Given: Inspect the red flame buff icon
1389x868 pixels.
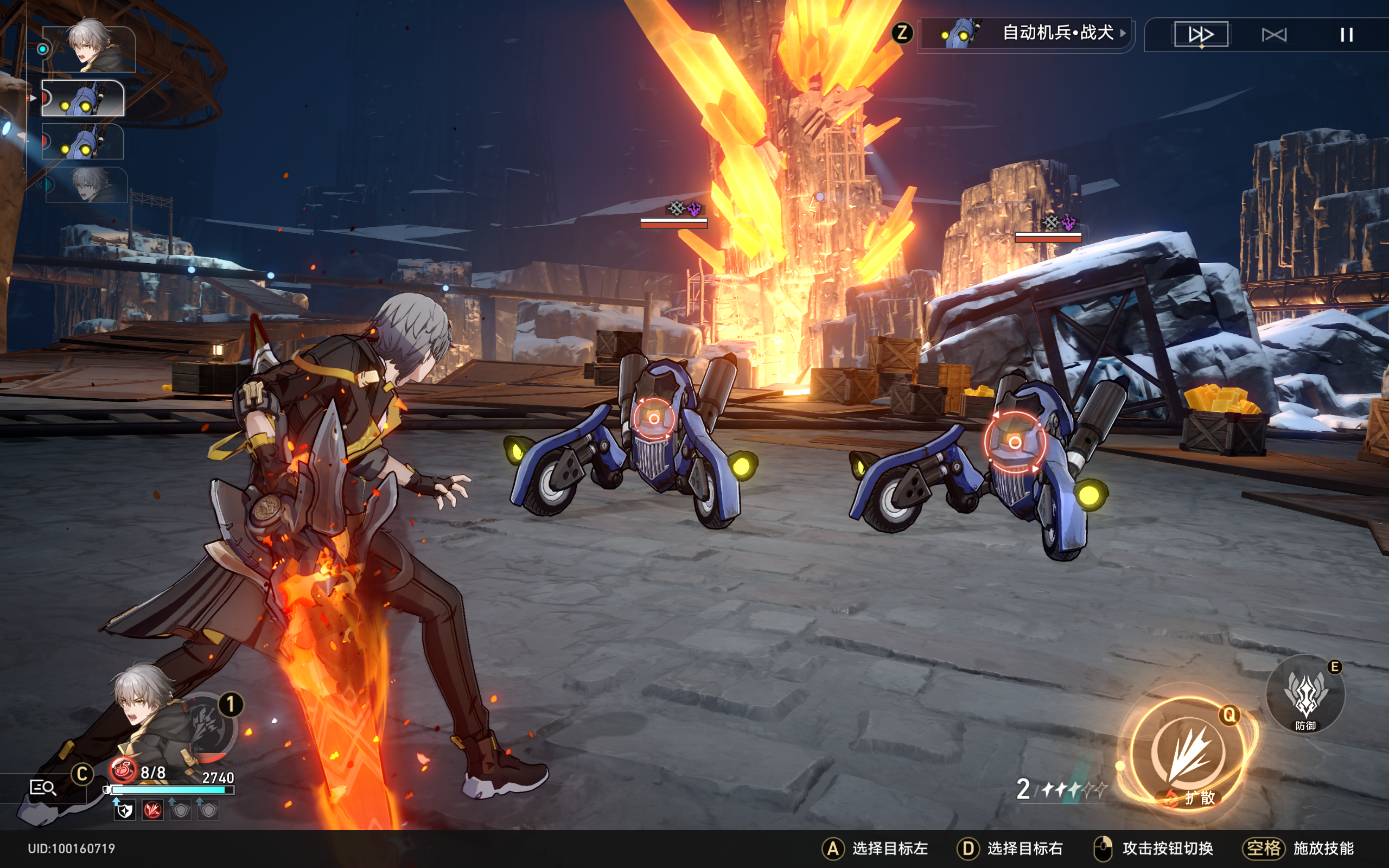Looking at the screenshot, I should click(152, 810).
